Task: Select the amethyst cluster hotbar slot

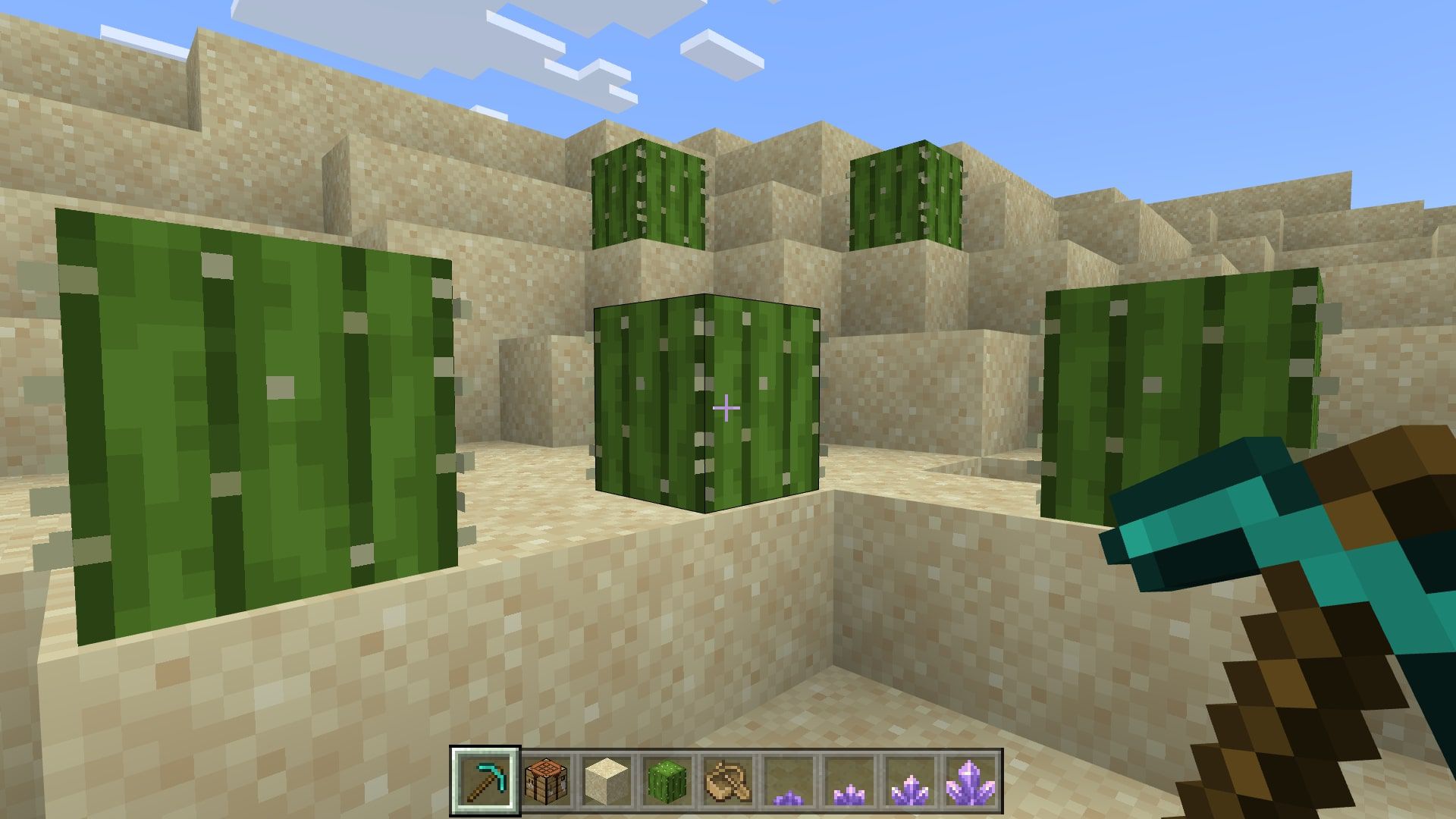Action: coord(971,781)
